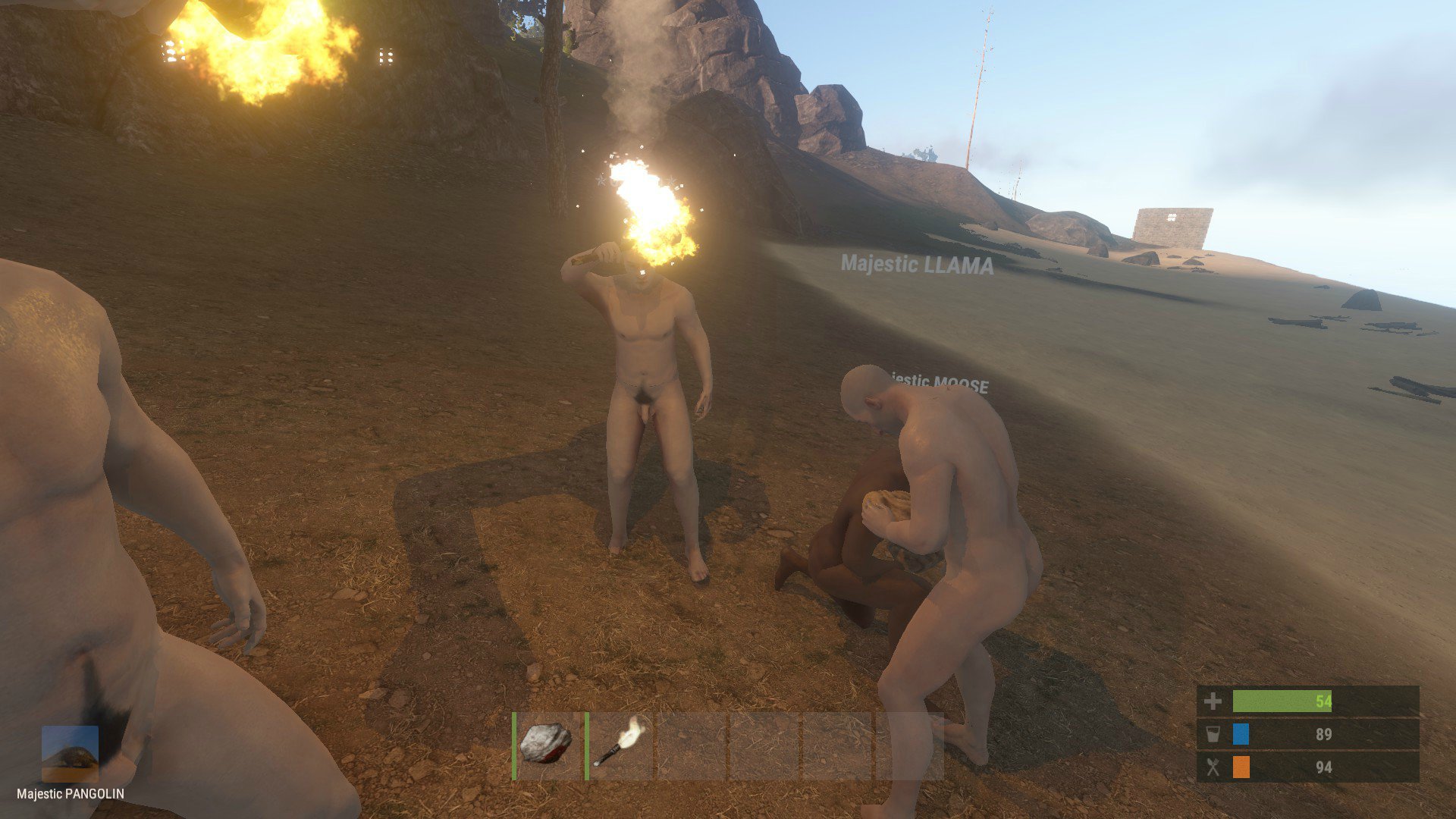Select the rock hotbar slot
This screenshot has height=819, width=1456.
click(x=547, y=745)
